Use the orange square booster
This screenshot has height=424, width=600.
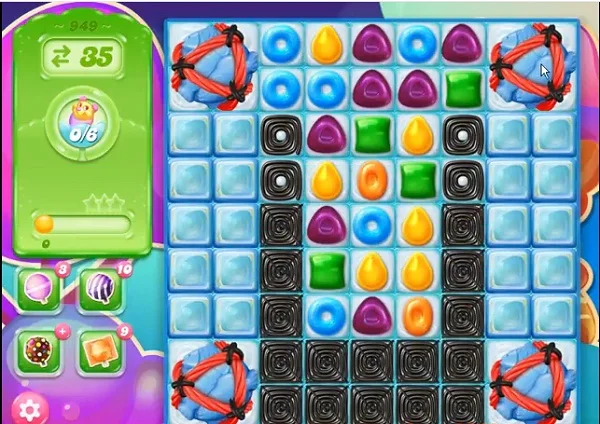click(x=99, y=351)
